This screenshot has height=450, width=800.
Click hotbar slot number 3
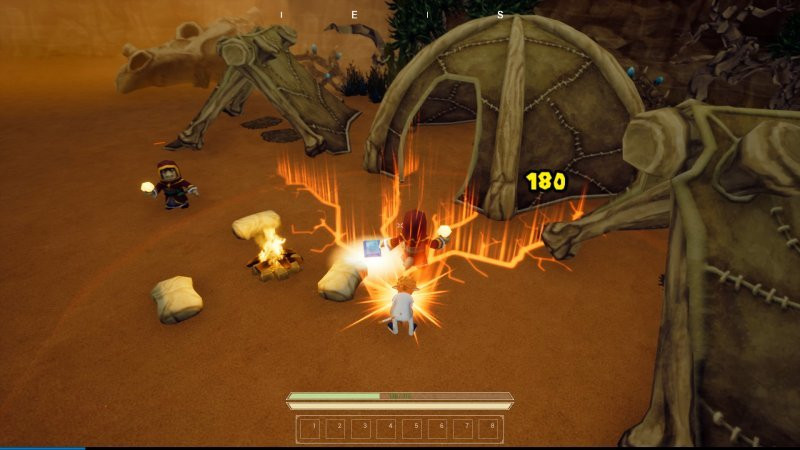[x=363, y=429]
